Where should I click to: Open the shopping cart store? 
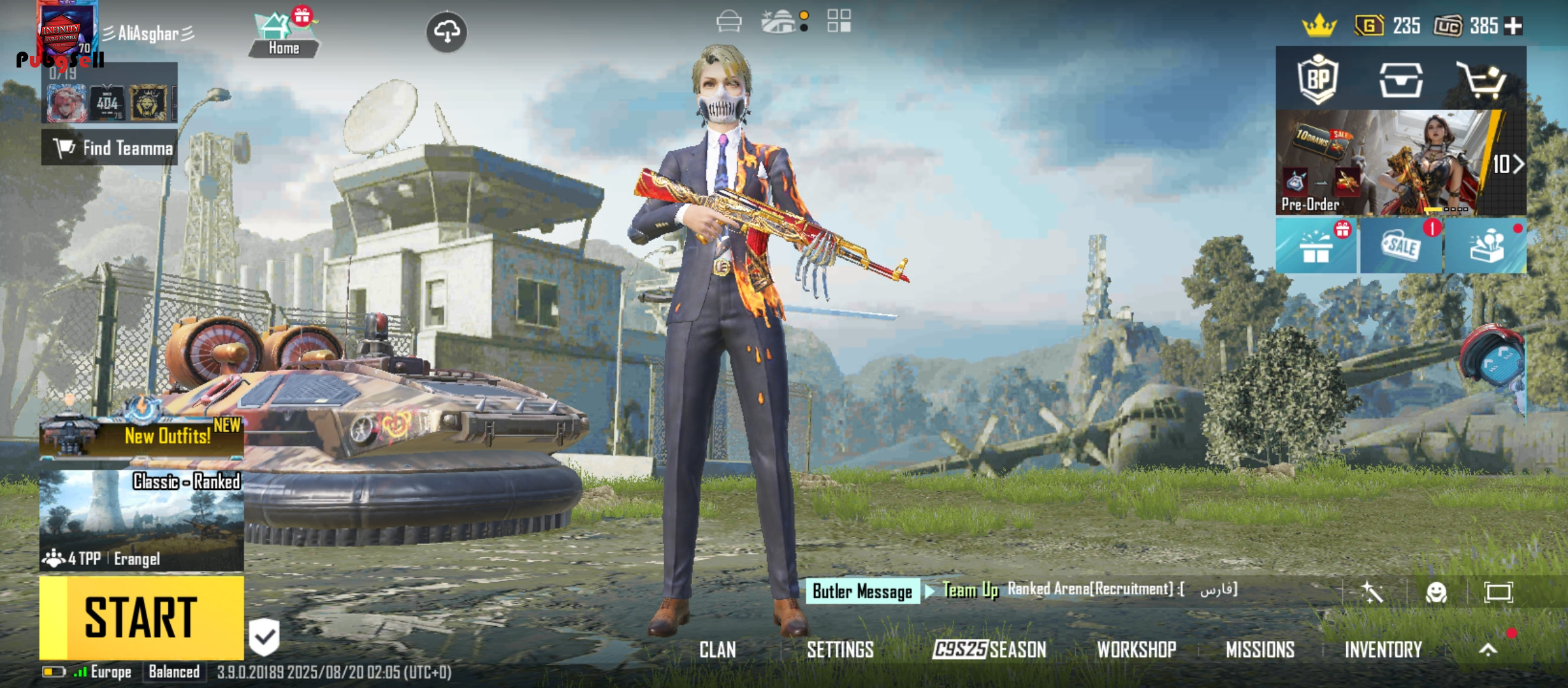[x=1483, y=80]
